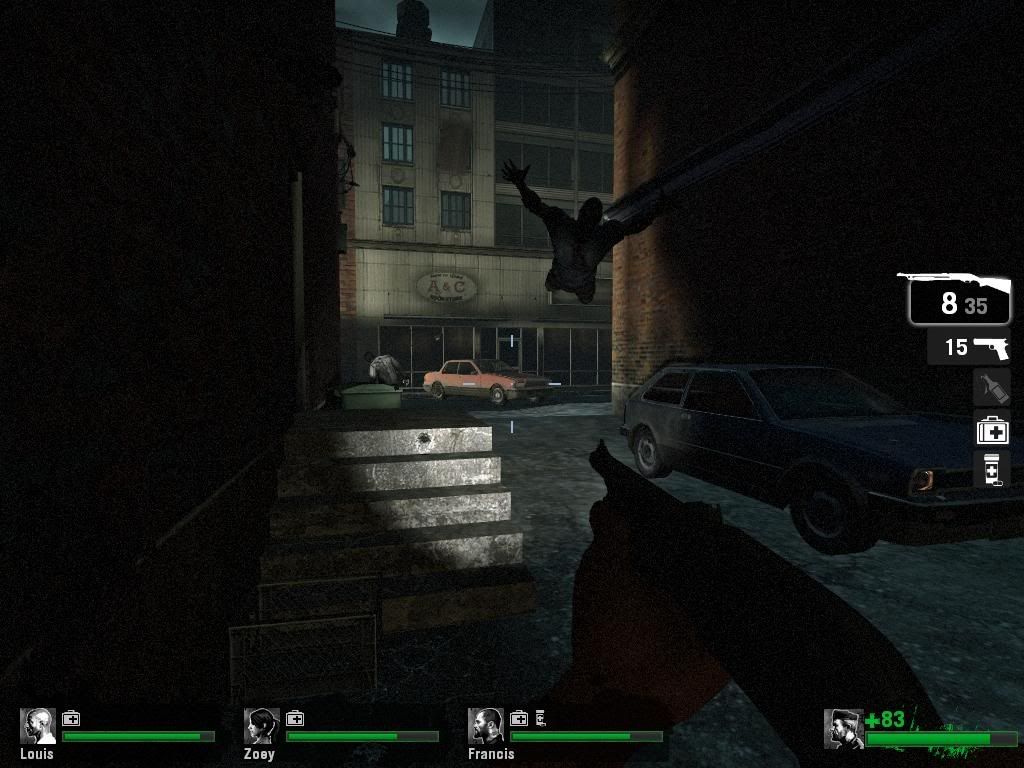Click your own survivor portrait beside +83

click(843, 729)
